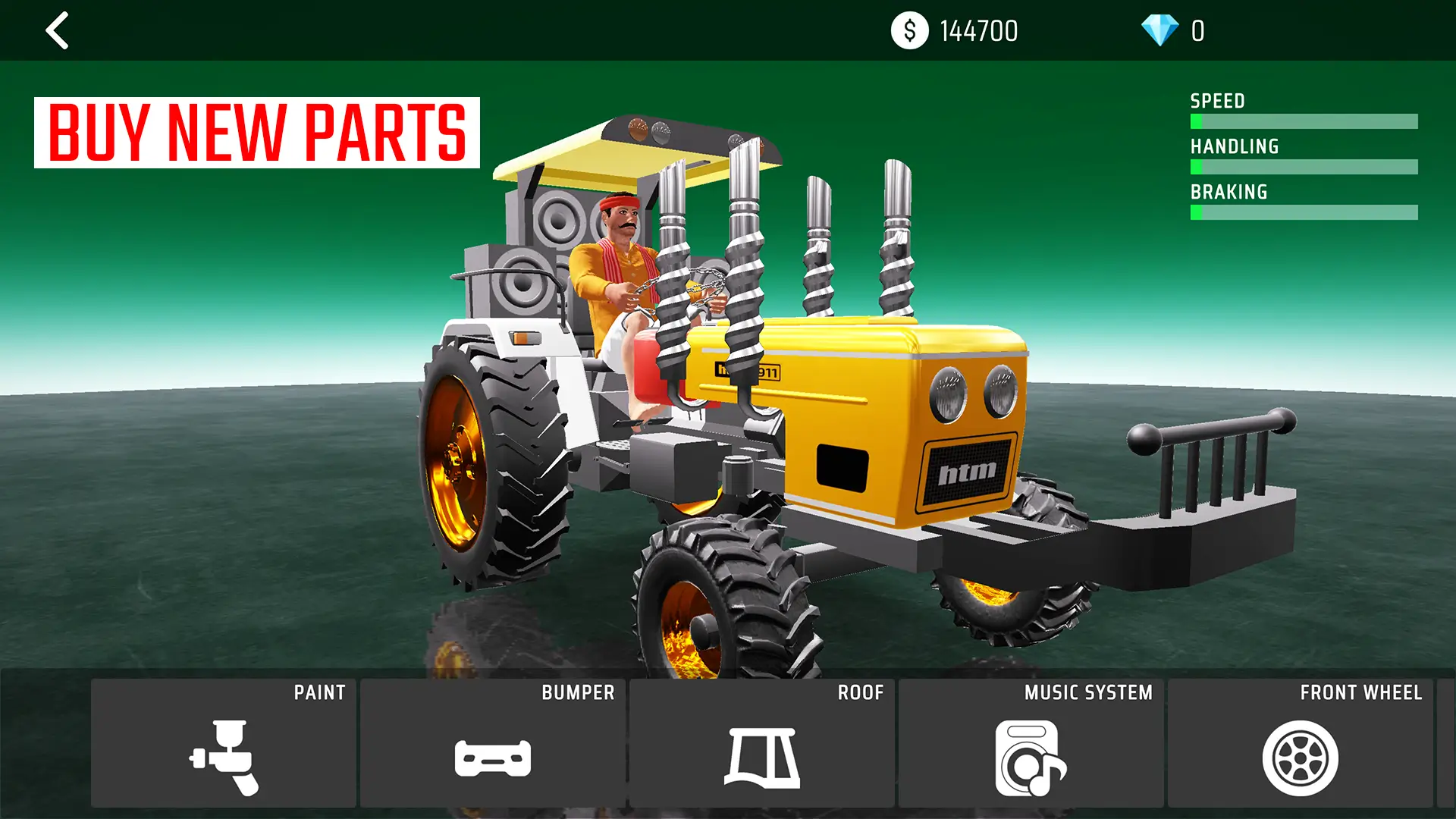Screen dimensions: 1456x819
Task: Tap the back arrow to exit garage
Action: tap(57, 31)
